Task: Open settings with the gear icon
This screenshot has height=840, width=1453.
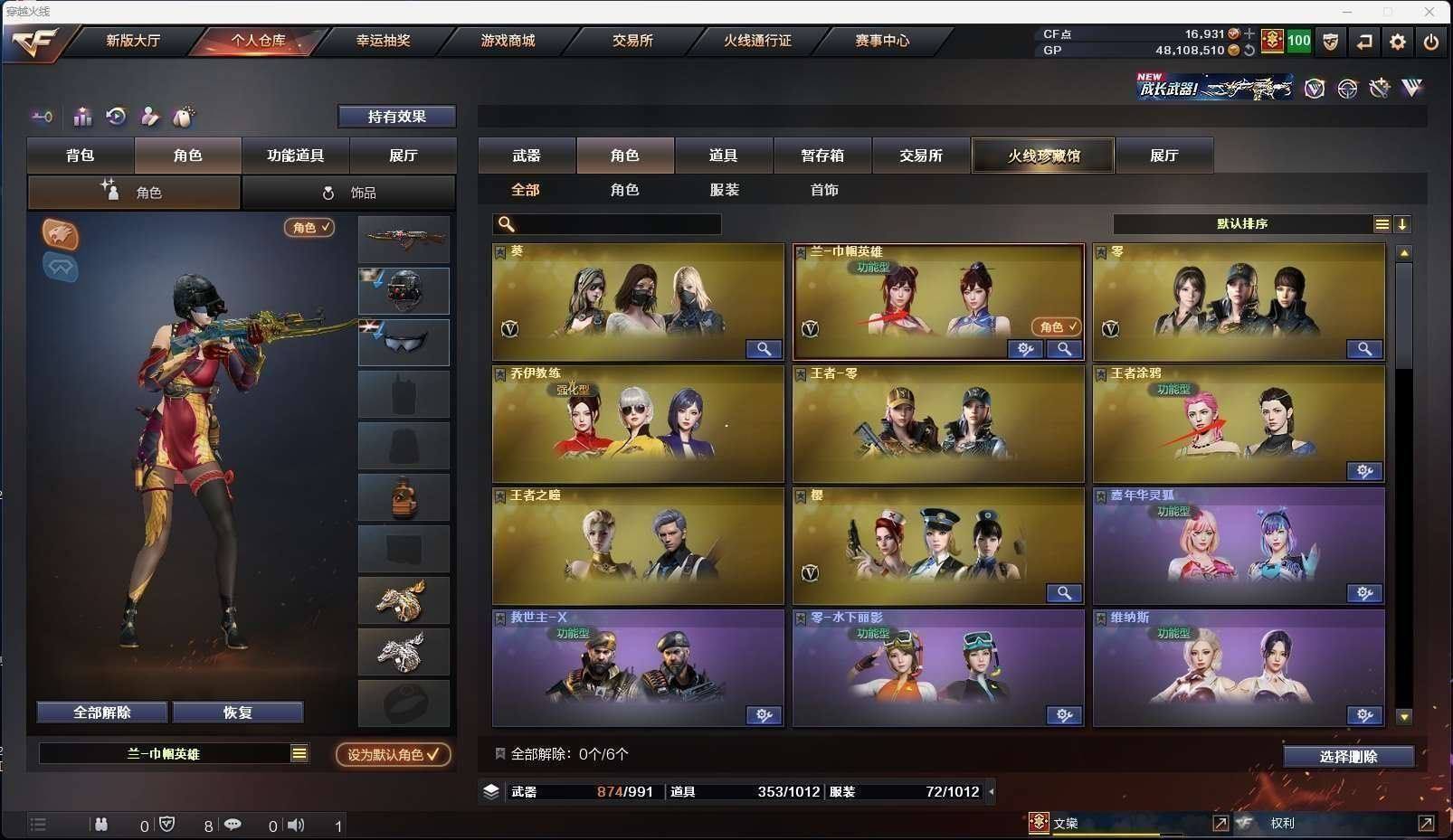Action: tap(1398, 42)
